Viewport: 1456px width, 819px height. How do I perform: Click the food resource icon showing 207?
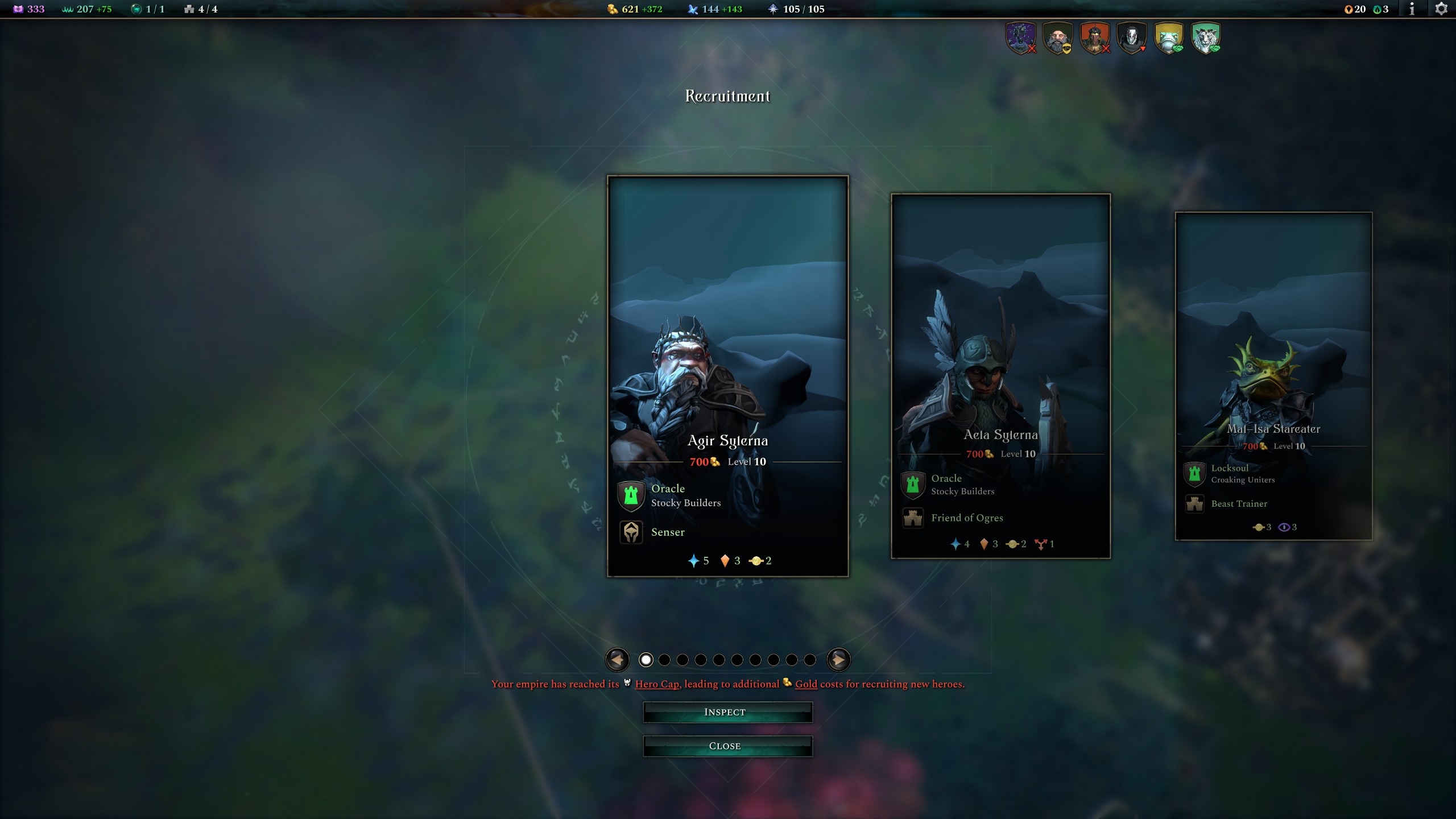[68, 9]
